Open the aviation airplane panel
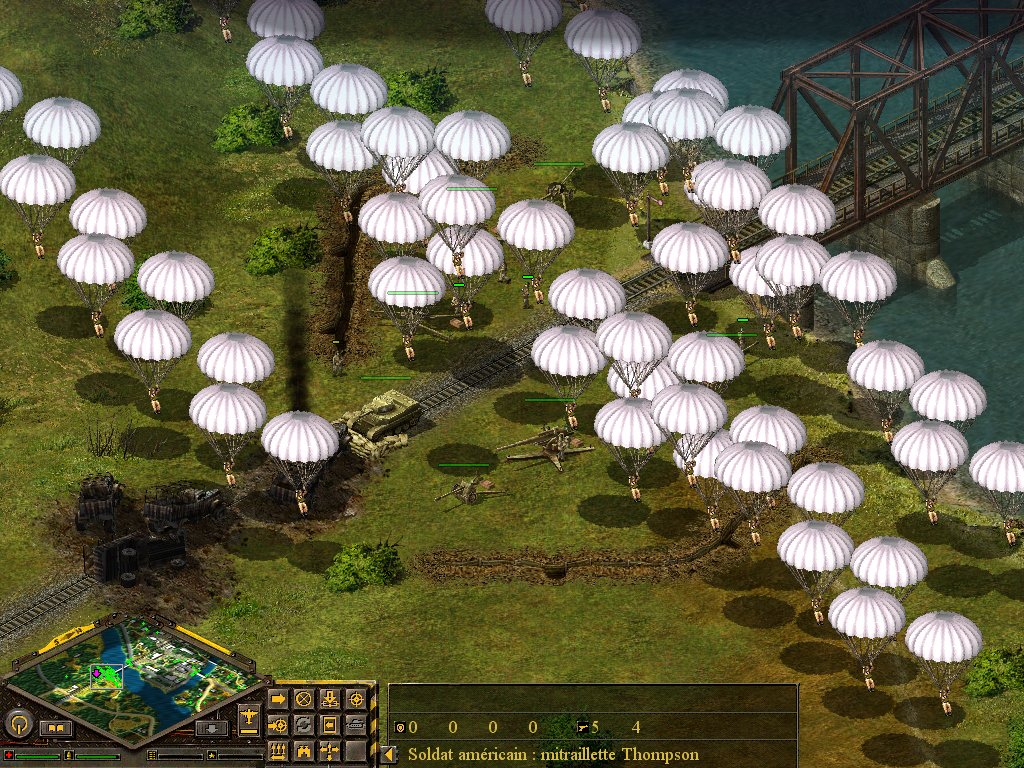Image resolution: width=1024 pixels, height=768 pixels. click(249, 717)
